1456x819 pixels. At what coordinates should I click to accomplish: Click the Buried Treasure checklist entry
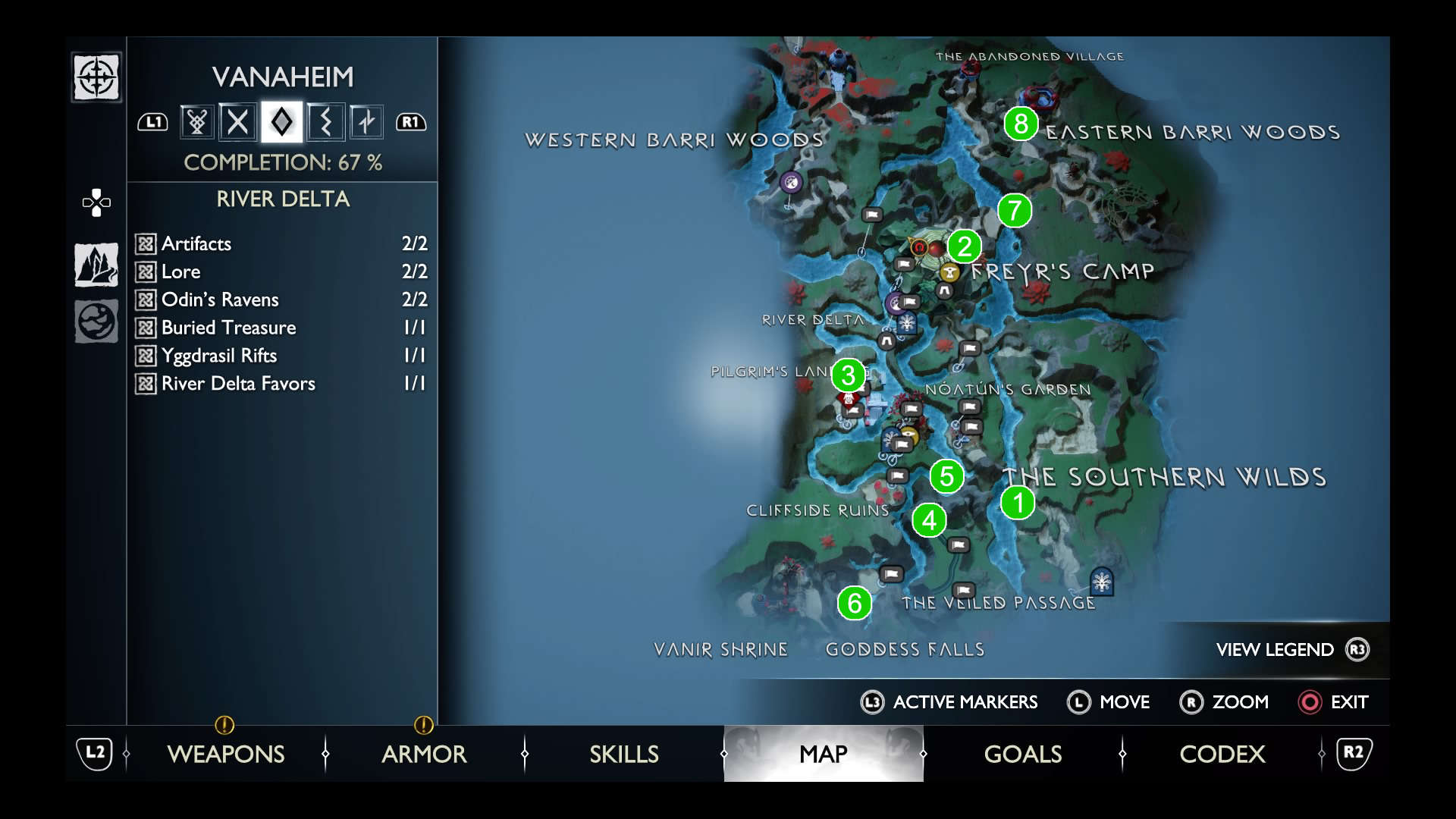[281, 328]
